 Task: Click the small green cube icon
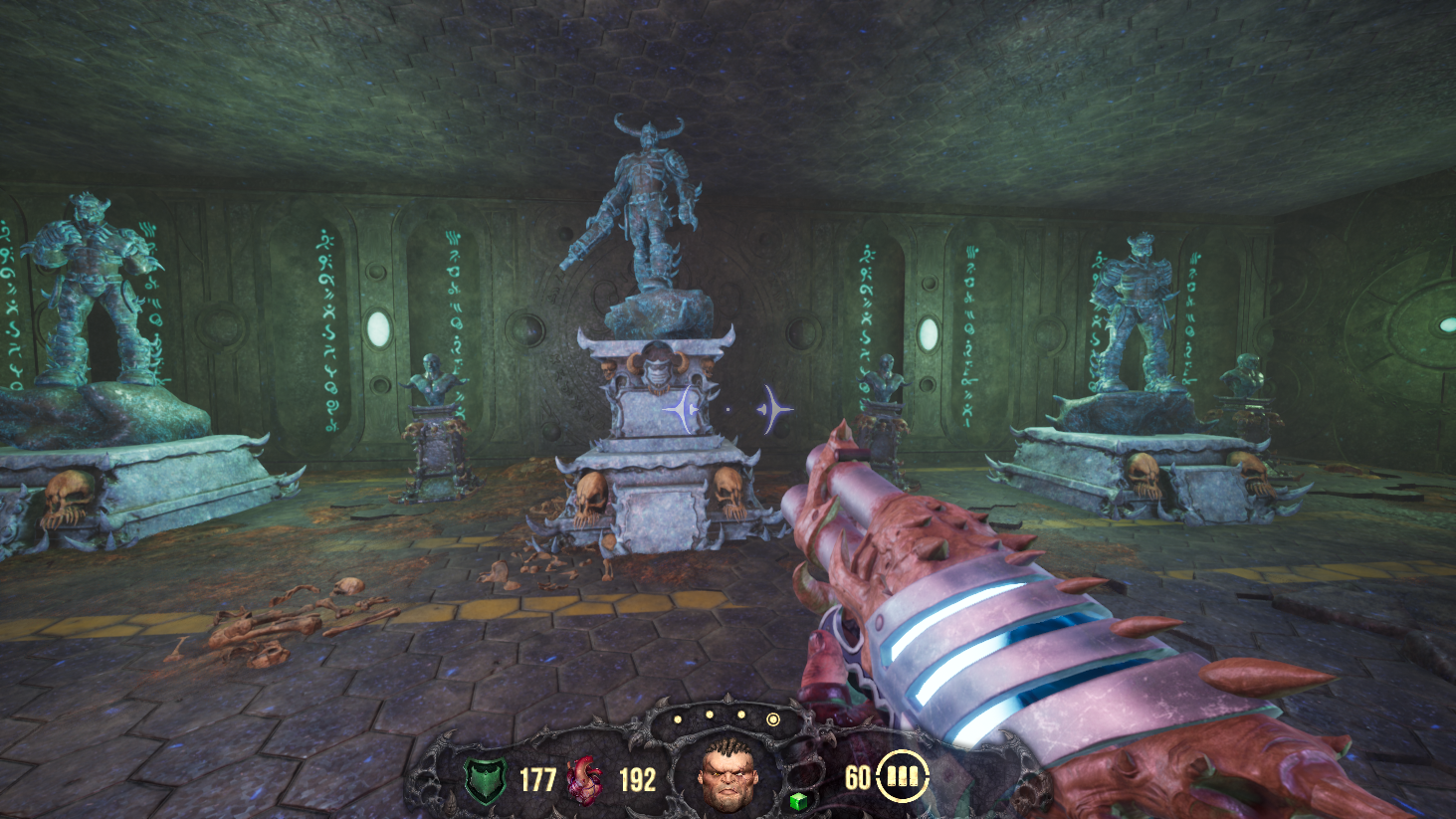click(797, 801)
